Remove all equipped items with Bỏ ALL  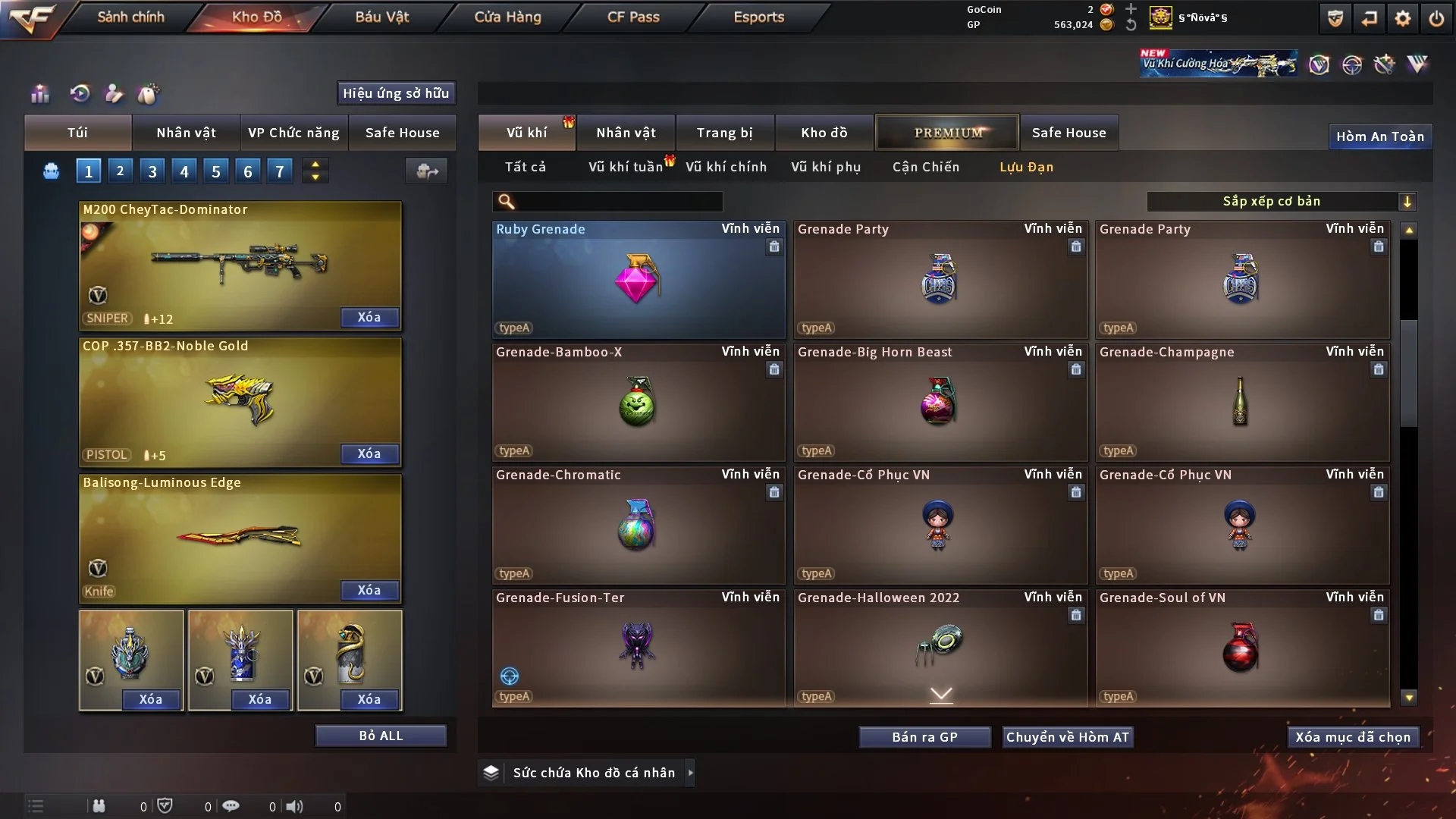pos(381,736)
